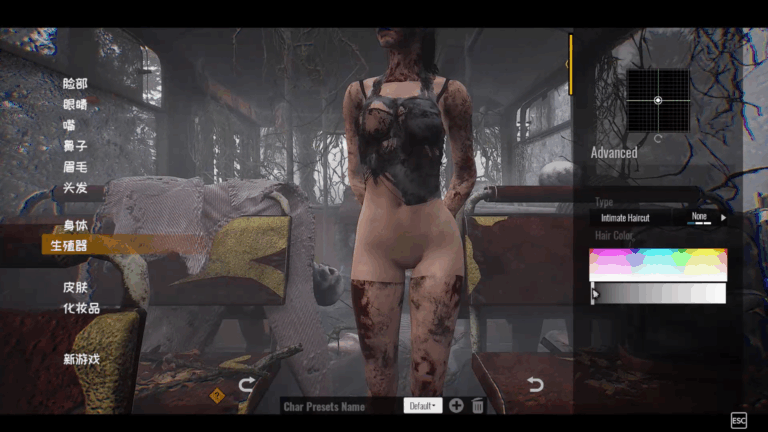768x432 pixels.
Task: Open the 眼睛 (Eyes) category
Action: click(75, 104)
